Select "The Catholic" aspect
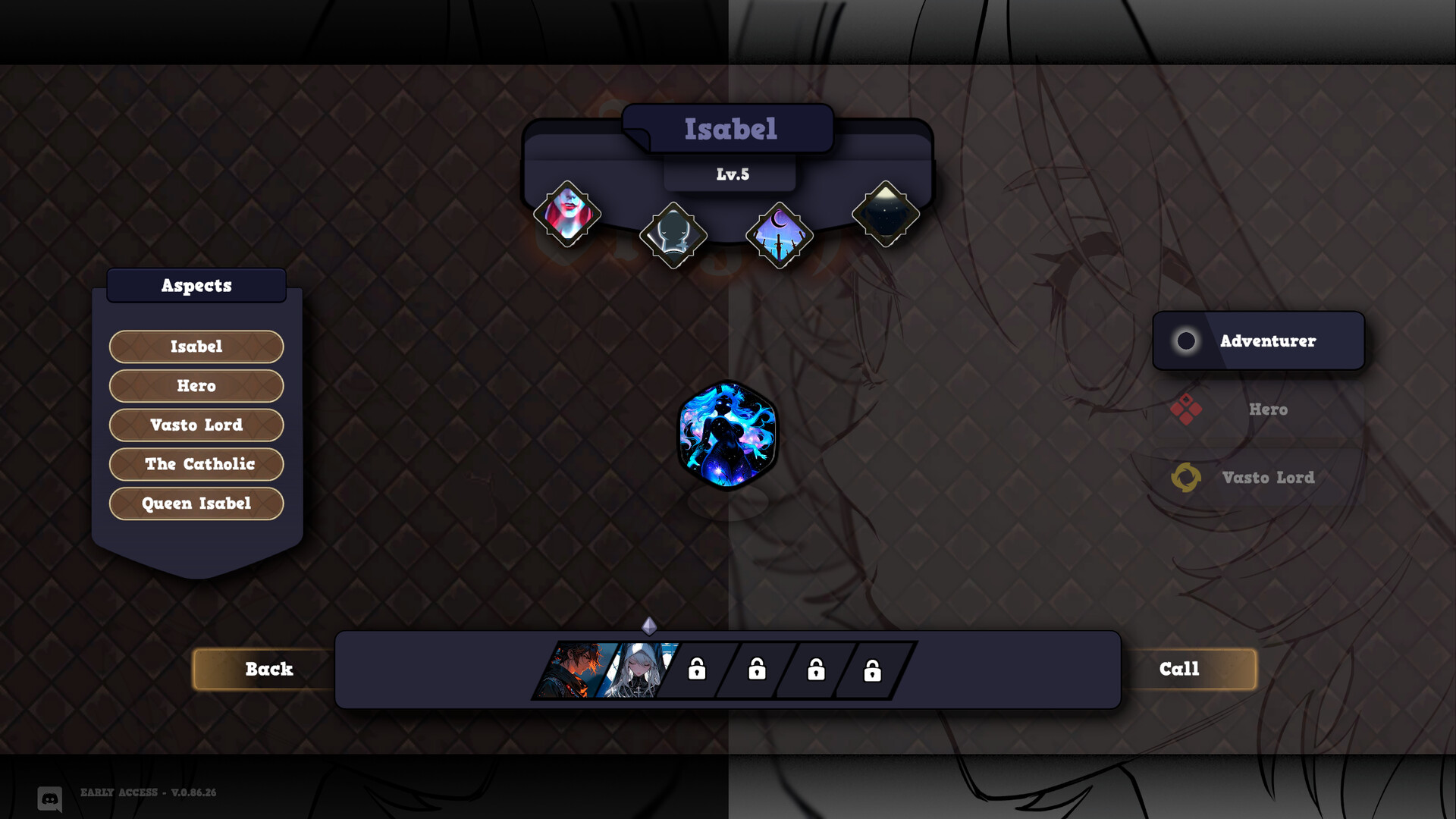This screenshot has width=1456, height=819. (x=196, y=464)
